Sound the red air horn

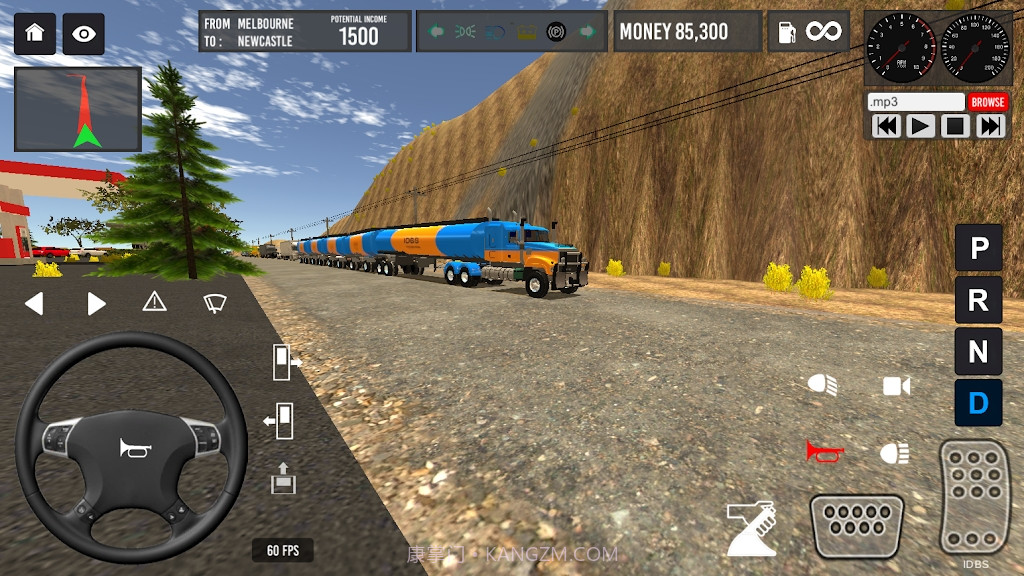(x=825, y=452)
